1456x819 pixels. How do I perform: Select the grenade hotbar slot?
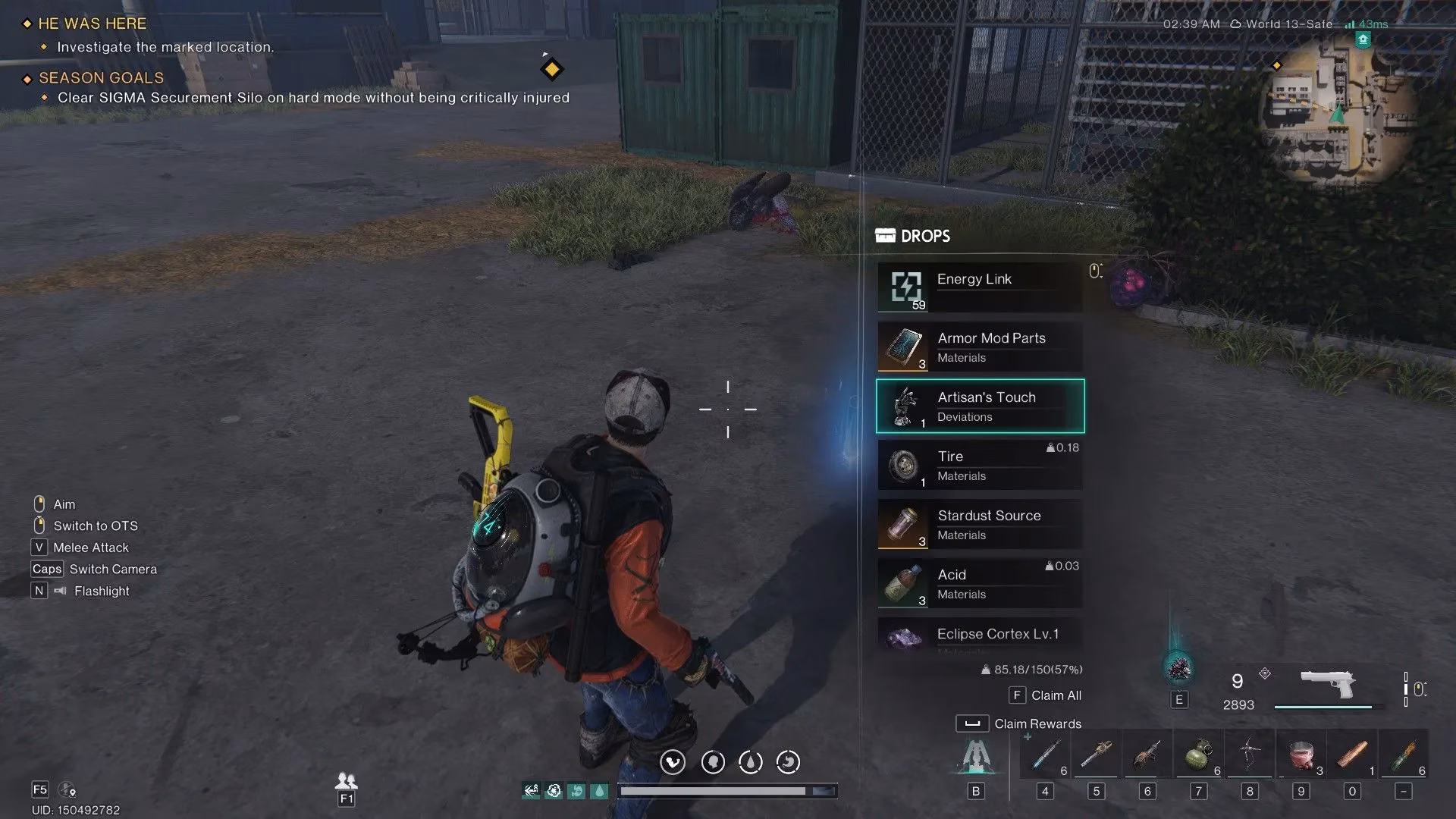1198,755
